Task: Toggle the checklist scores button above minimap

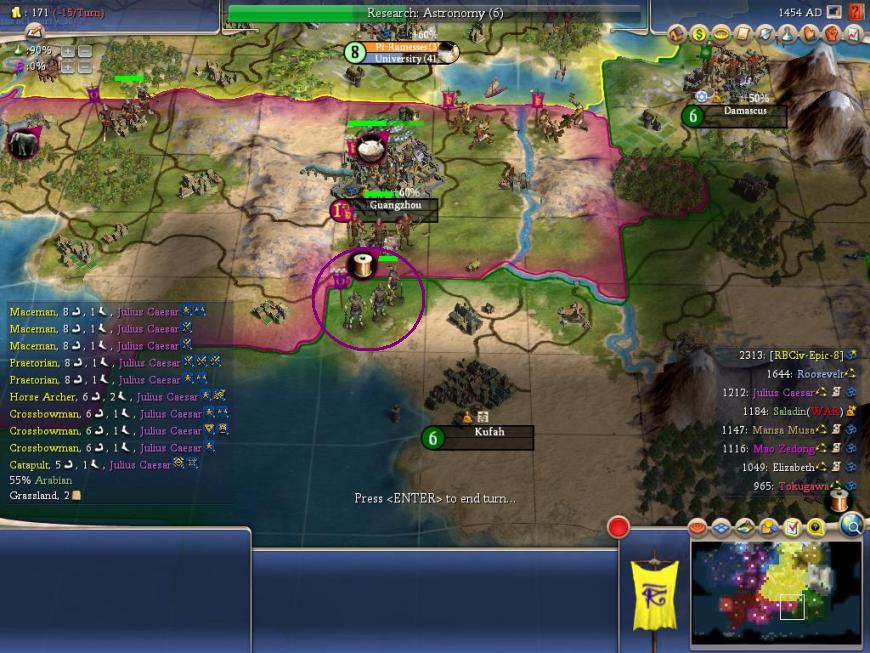Action: click(792, 527)
